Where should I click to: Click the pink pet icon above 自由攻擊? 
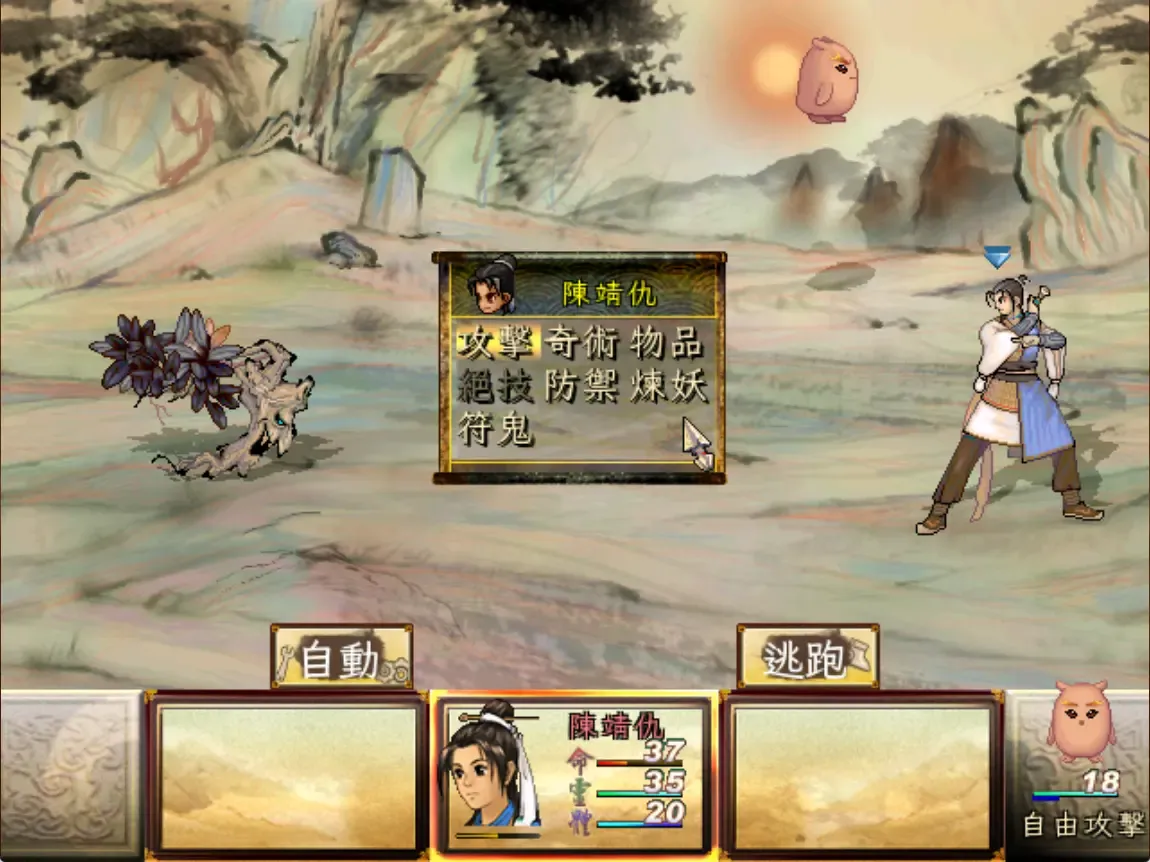1080,720
